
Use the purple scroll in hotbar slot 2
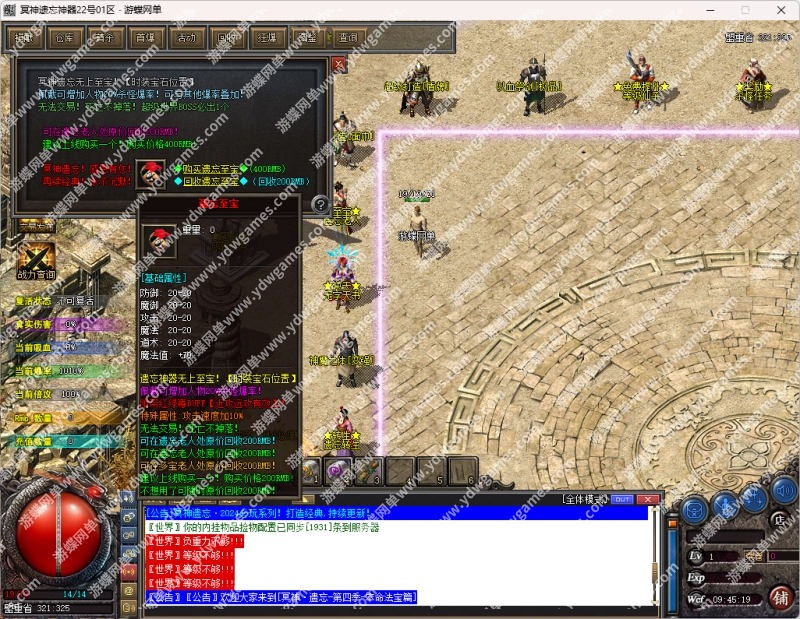(x=340, y=469)
